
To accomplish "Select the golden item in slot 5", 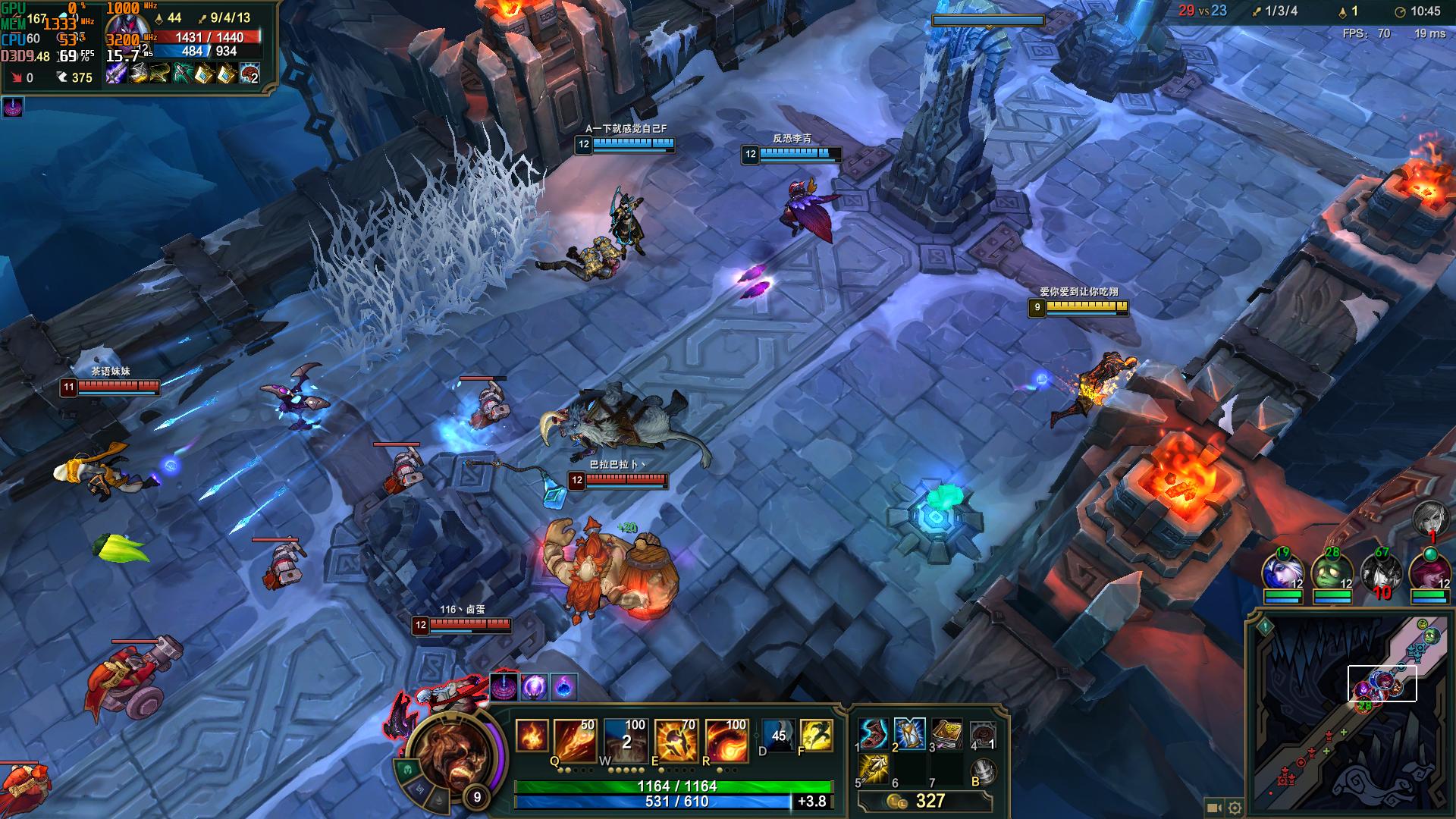I will pyautogui.click(x=874, y=769).
